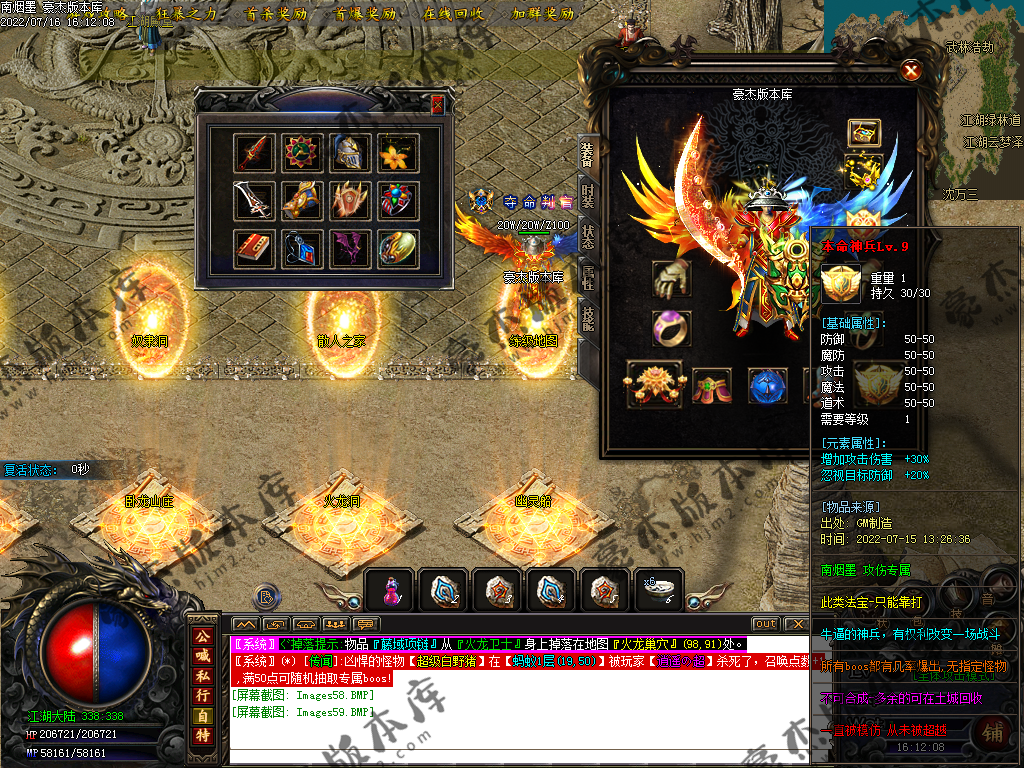
Task: Open the 状态 status tab
Action: tap(588, 238)
